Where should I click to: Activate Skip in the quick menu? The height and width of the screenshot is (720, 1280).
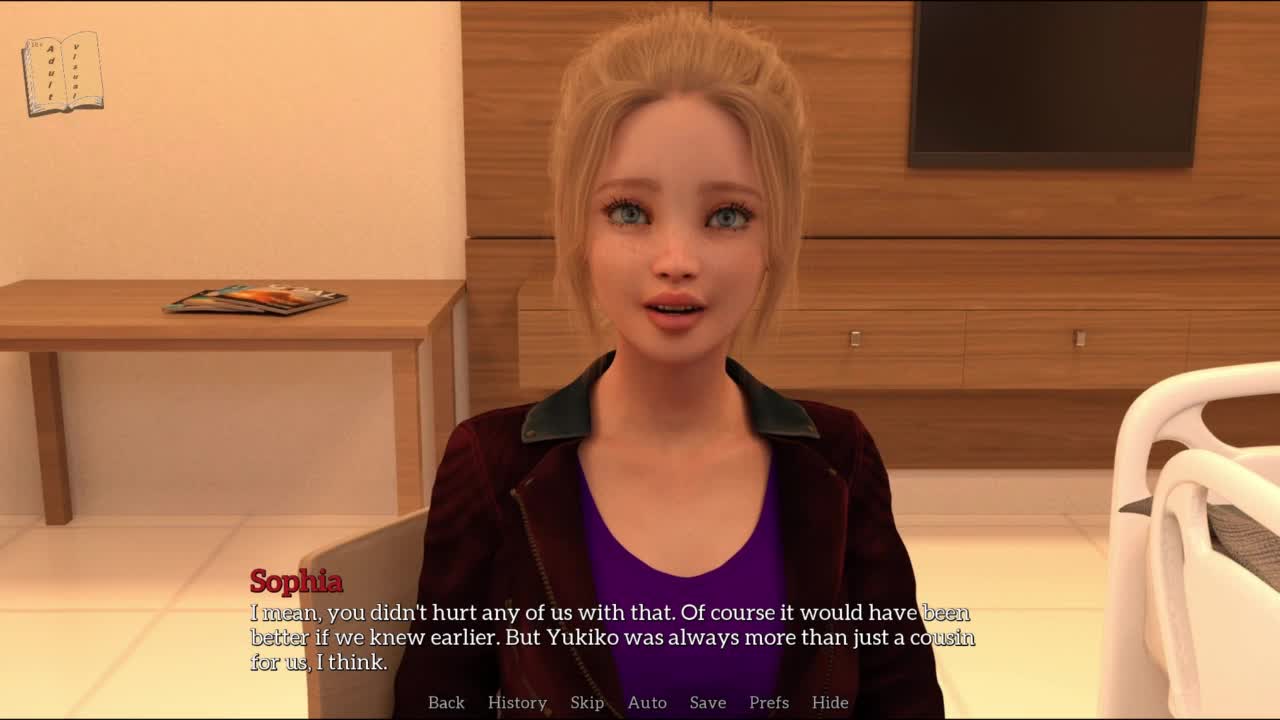pyautogui.click(x=587, y=702)
